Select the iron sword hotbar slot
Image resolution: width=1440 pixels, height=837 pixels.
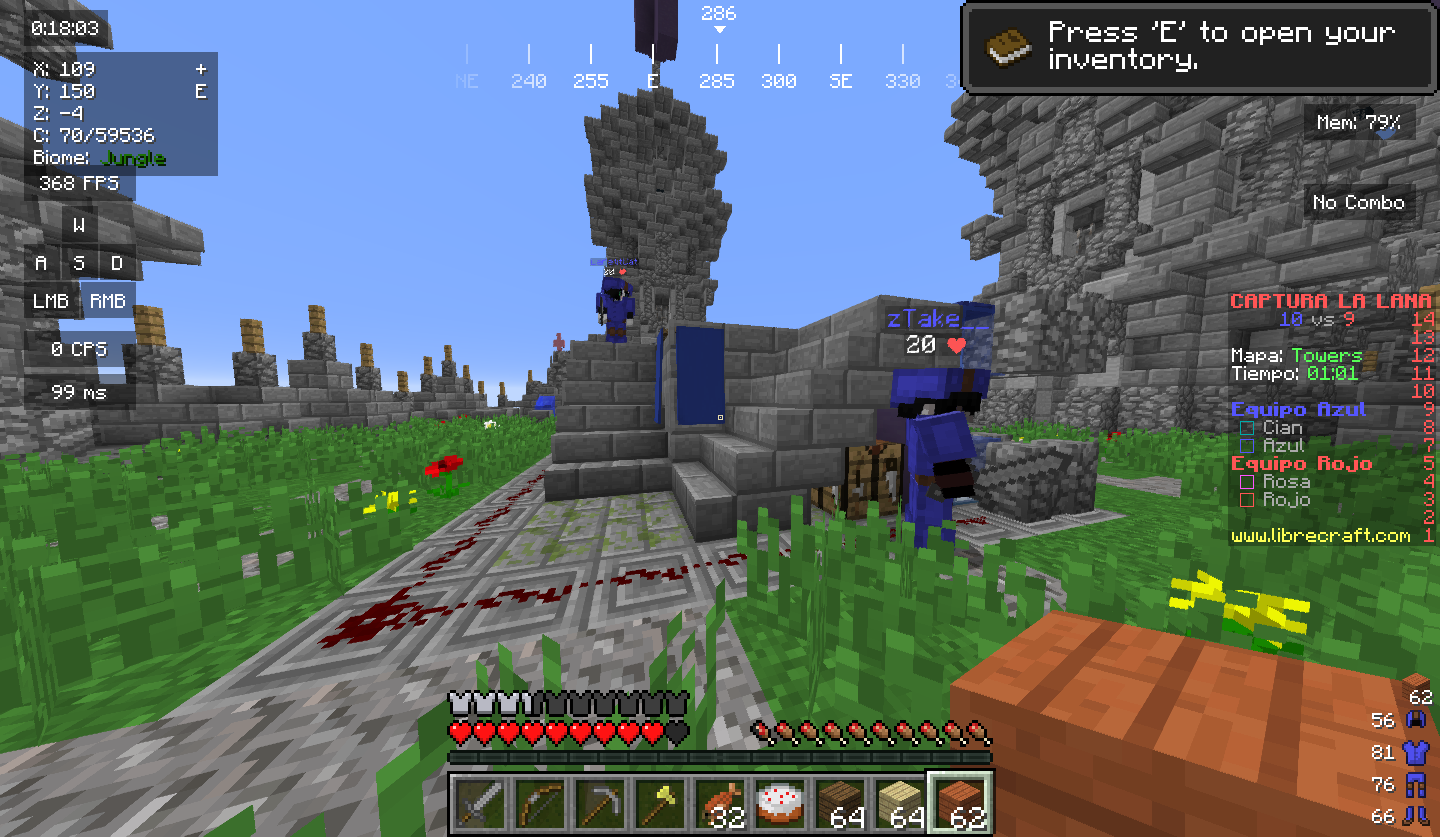pyautogui.click(x=480, y=803)
